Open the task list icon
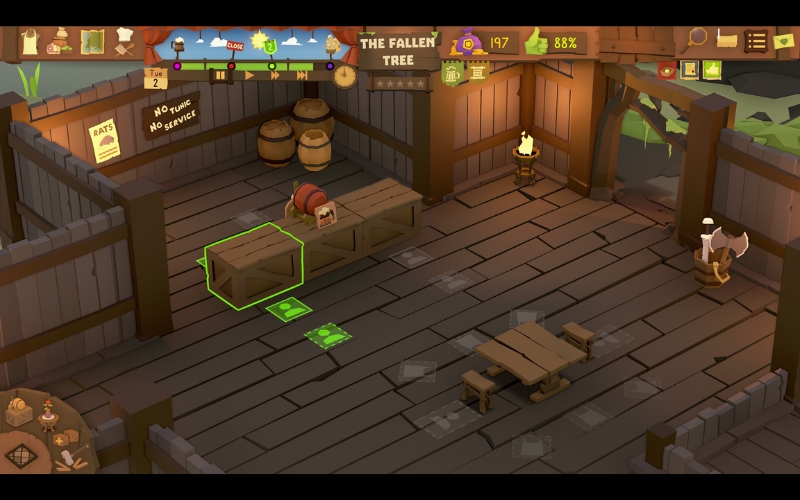Screen dimensions: 800x500 tap(756, 41)
